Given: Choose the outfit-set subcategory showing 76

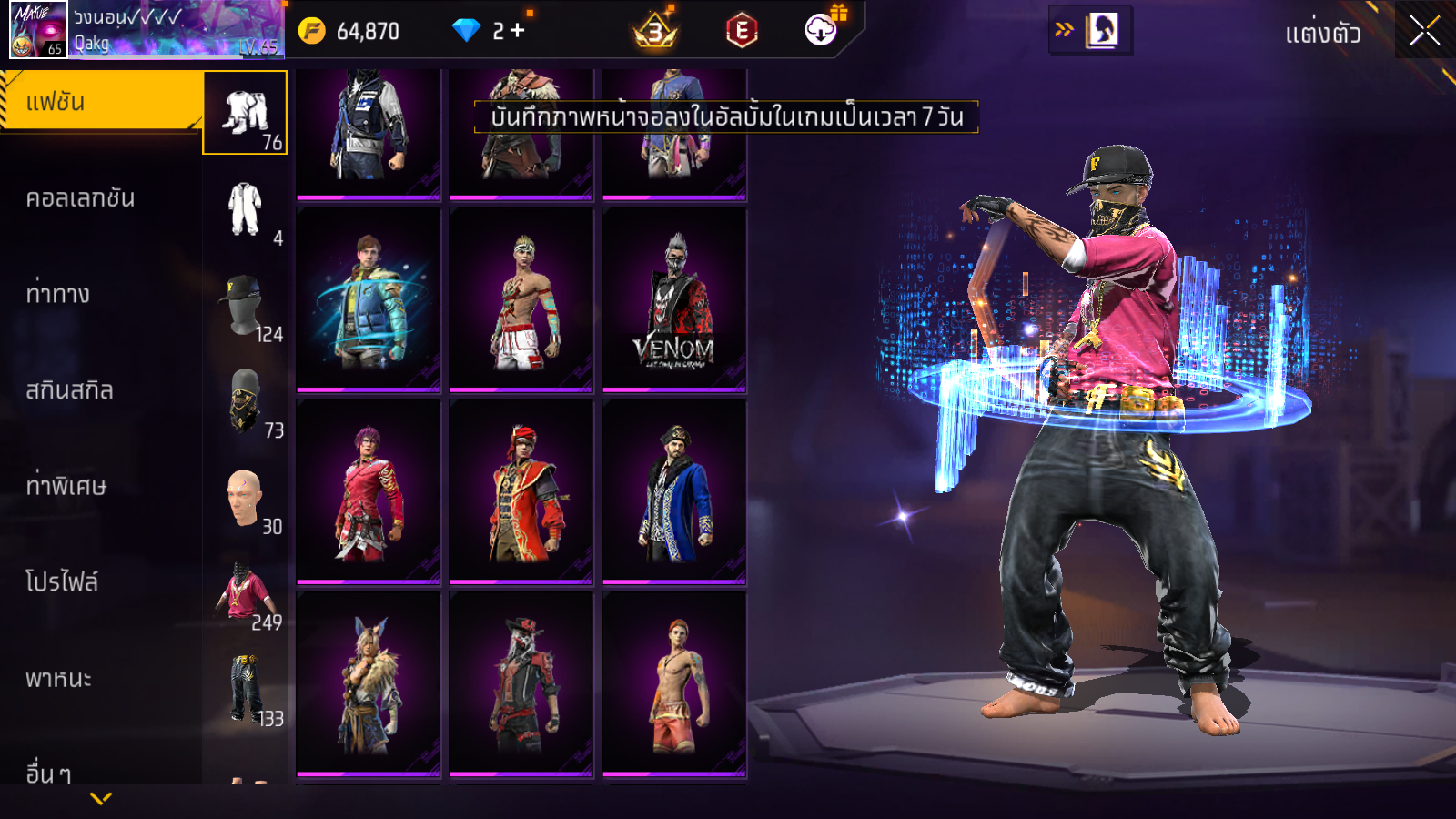Looking at the screenshot, I should (x=245, y=114).
